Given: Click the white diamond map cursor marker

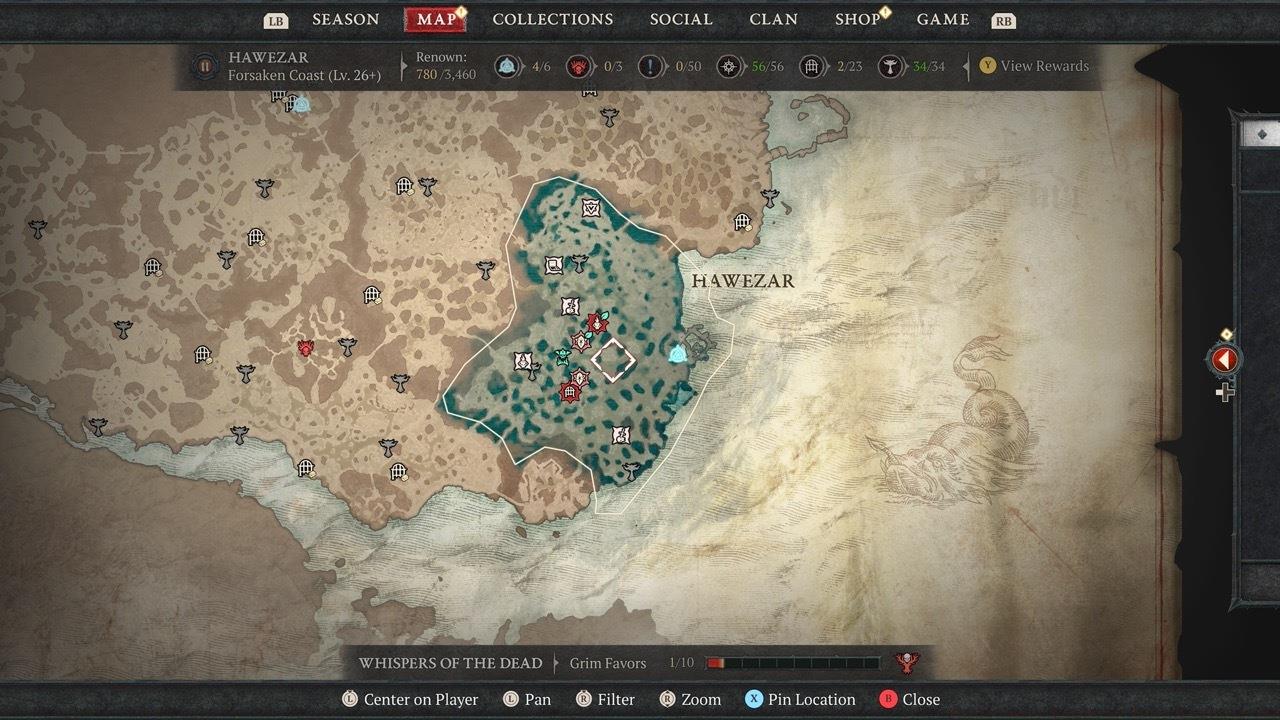Looking at the screenshot, I should [613, 359].
